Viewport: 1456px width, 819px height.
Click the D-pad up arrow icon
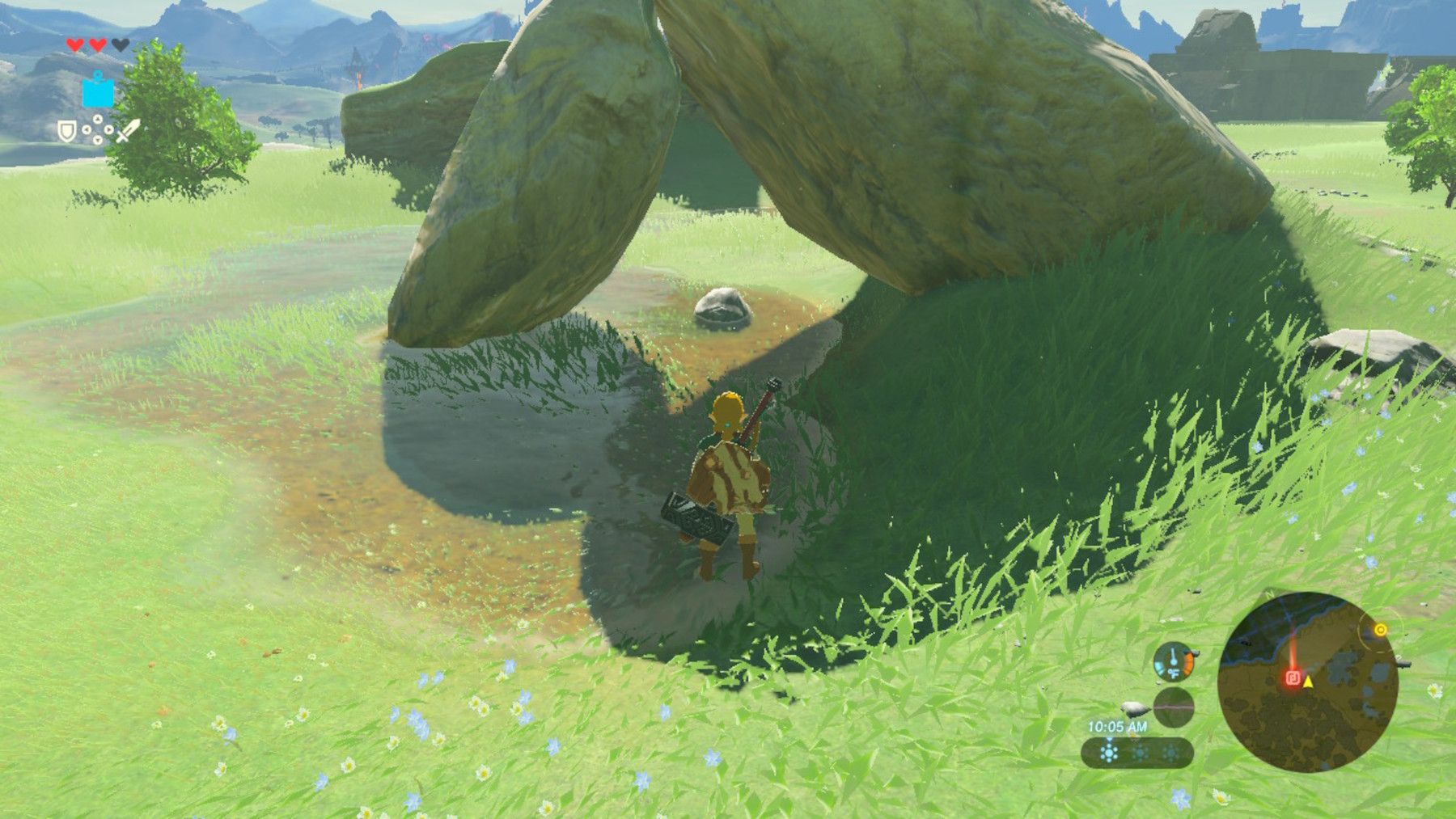(x=98, y=118)
